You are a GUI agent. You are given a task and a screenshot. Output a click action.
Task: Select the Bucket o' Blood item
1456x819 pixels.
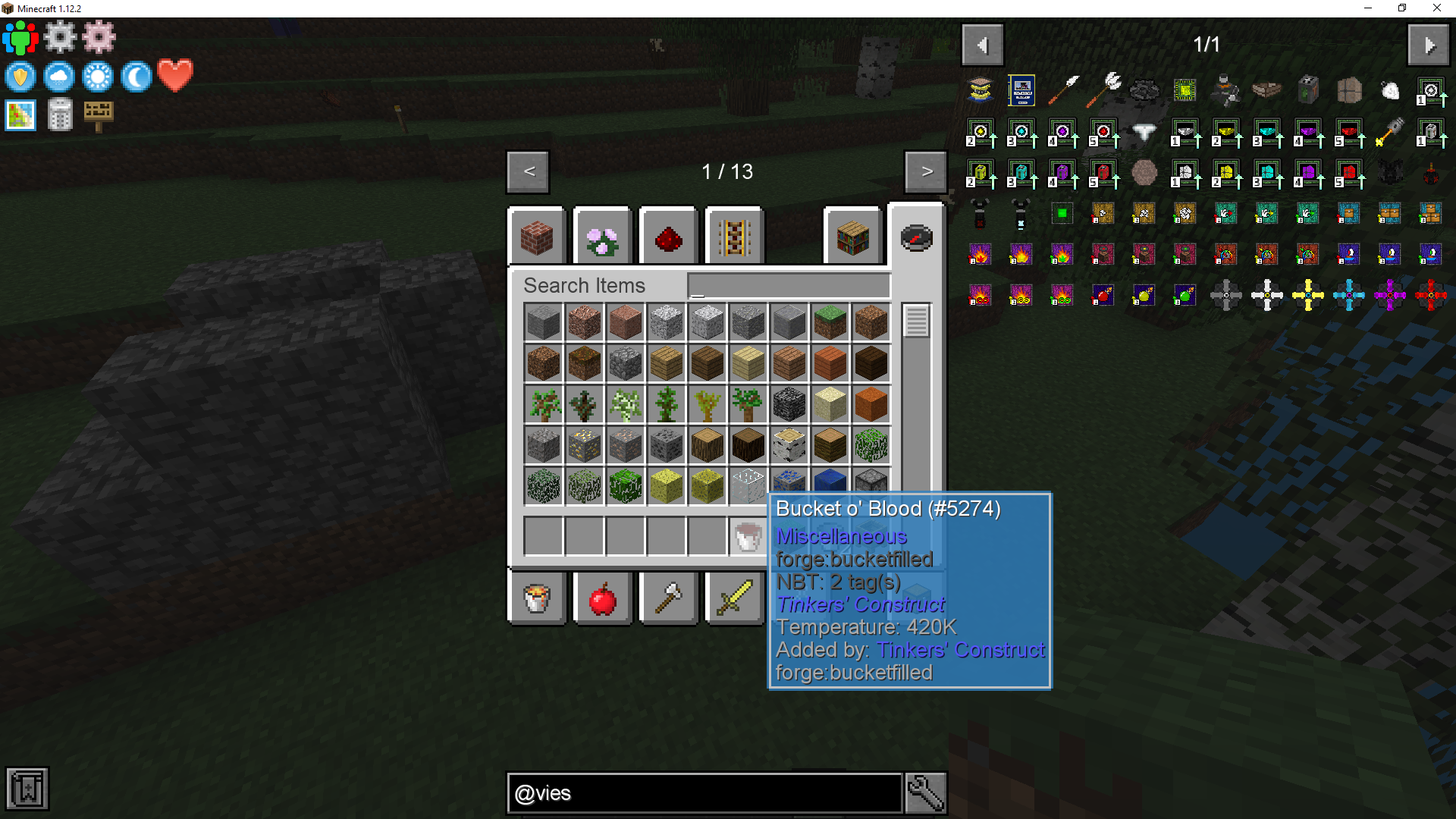[747, 535]
